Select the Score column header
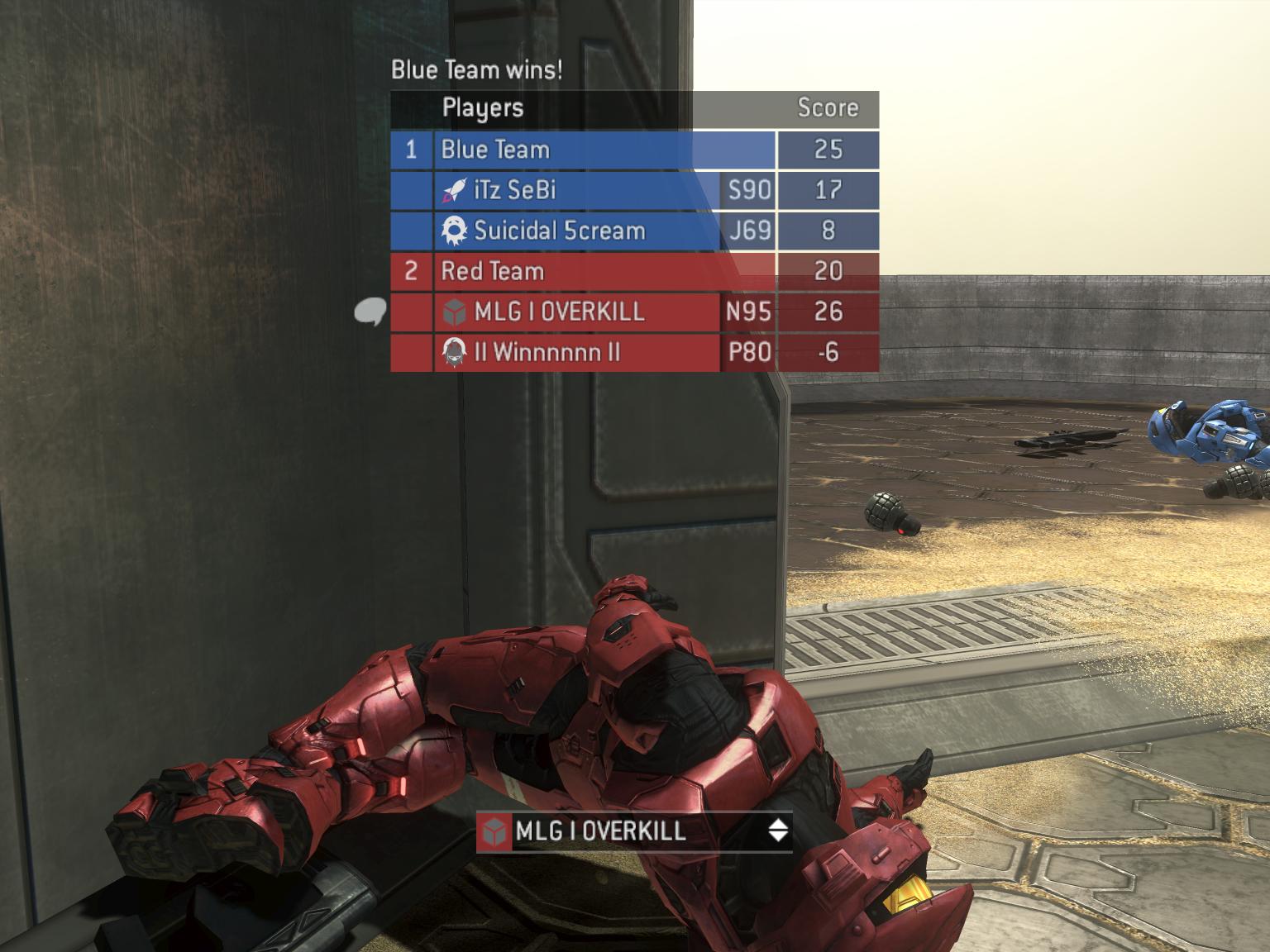 (x=828, y=107)
